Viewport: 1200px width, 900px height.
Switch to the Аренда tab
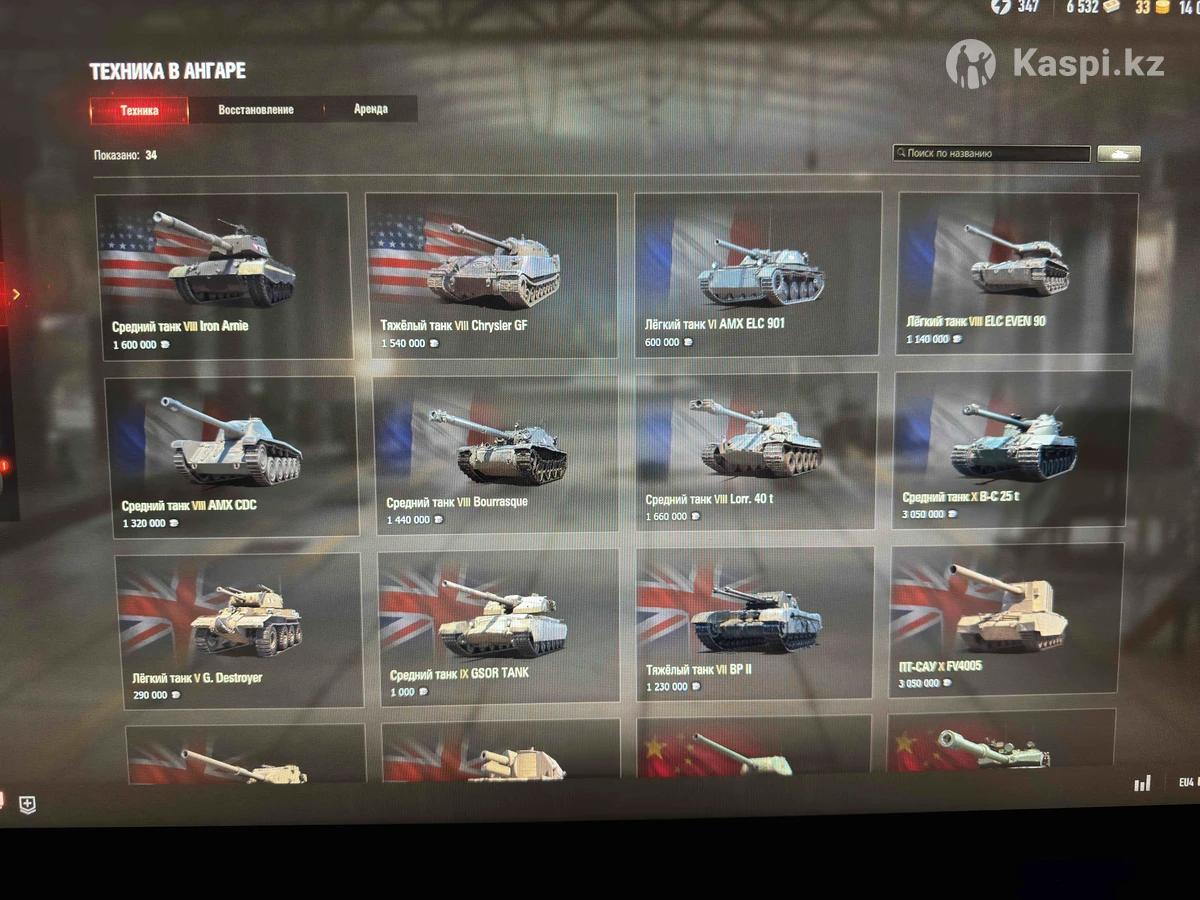pyautogui.click(x=370, y=108)
